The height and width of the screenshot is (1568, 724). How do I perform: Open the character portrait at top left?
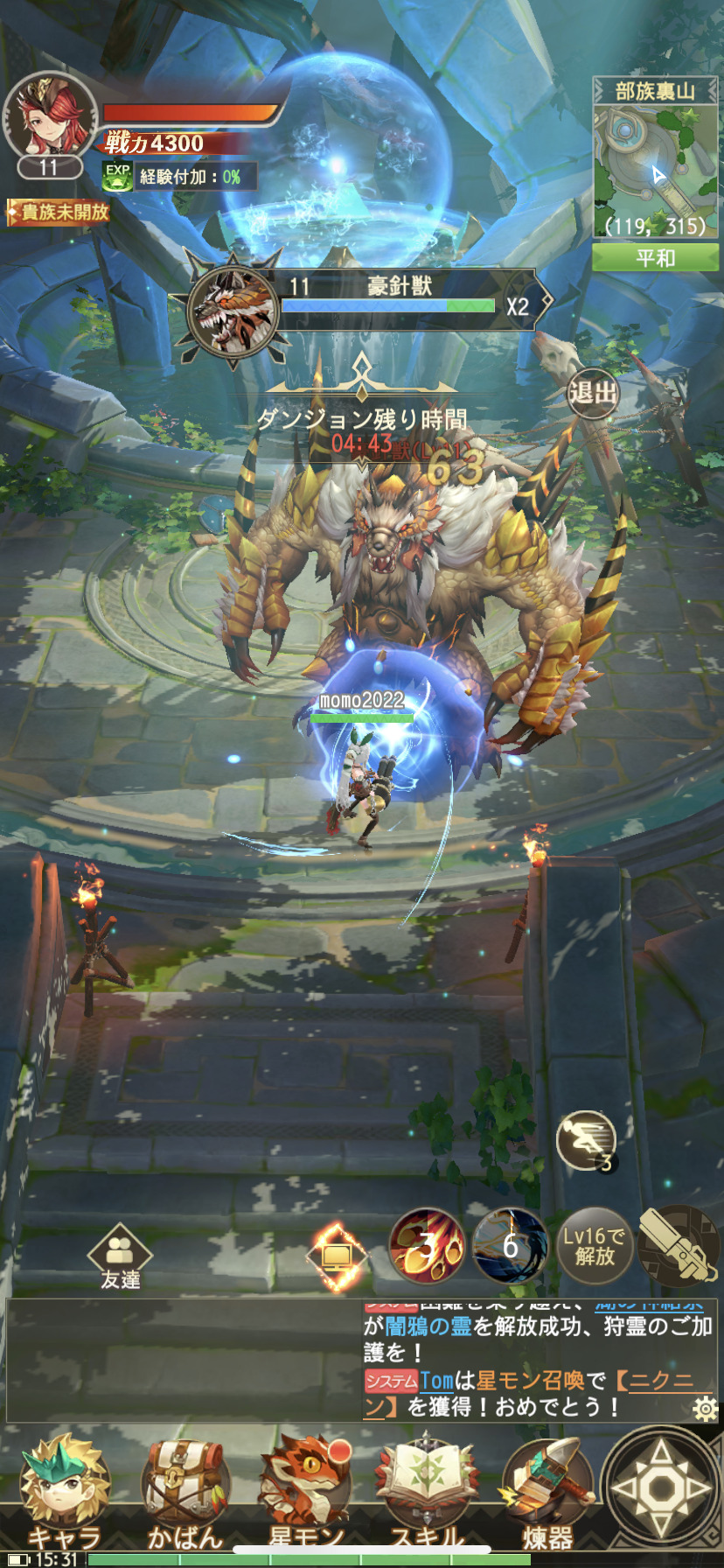tap(49, 117)
